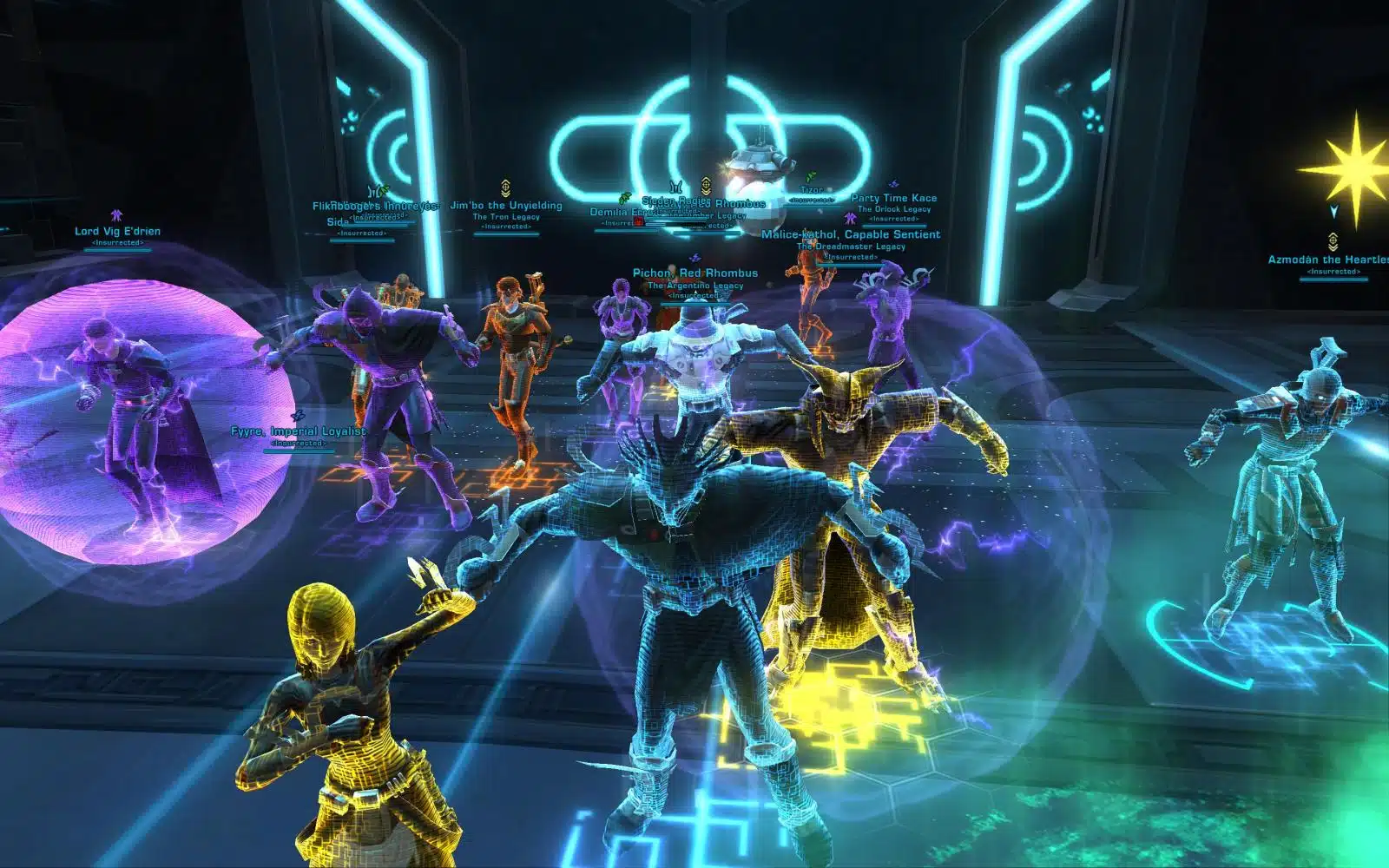The height and width of the screenshot is (868, 1389).
Task: Target the Pichon, Red Rhombus nameplate
Action: 695,273
